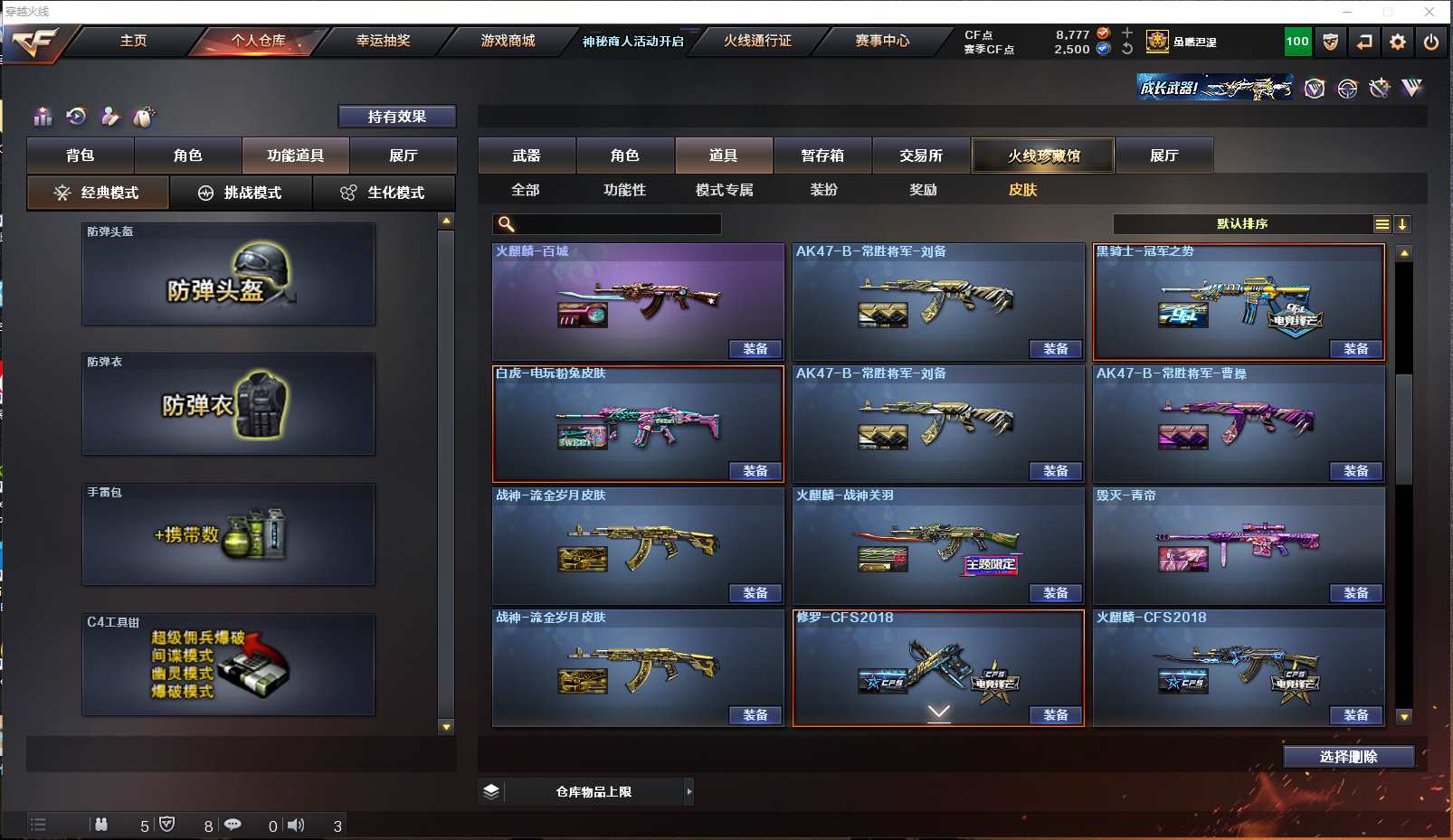Go to 幸运抽奖 lucky draw
Viewport: 1453px width, 840px height.
point(383,41)
